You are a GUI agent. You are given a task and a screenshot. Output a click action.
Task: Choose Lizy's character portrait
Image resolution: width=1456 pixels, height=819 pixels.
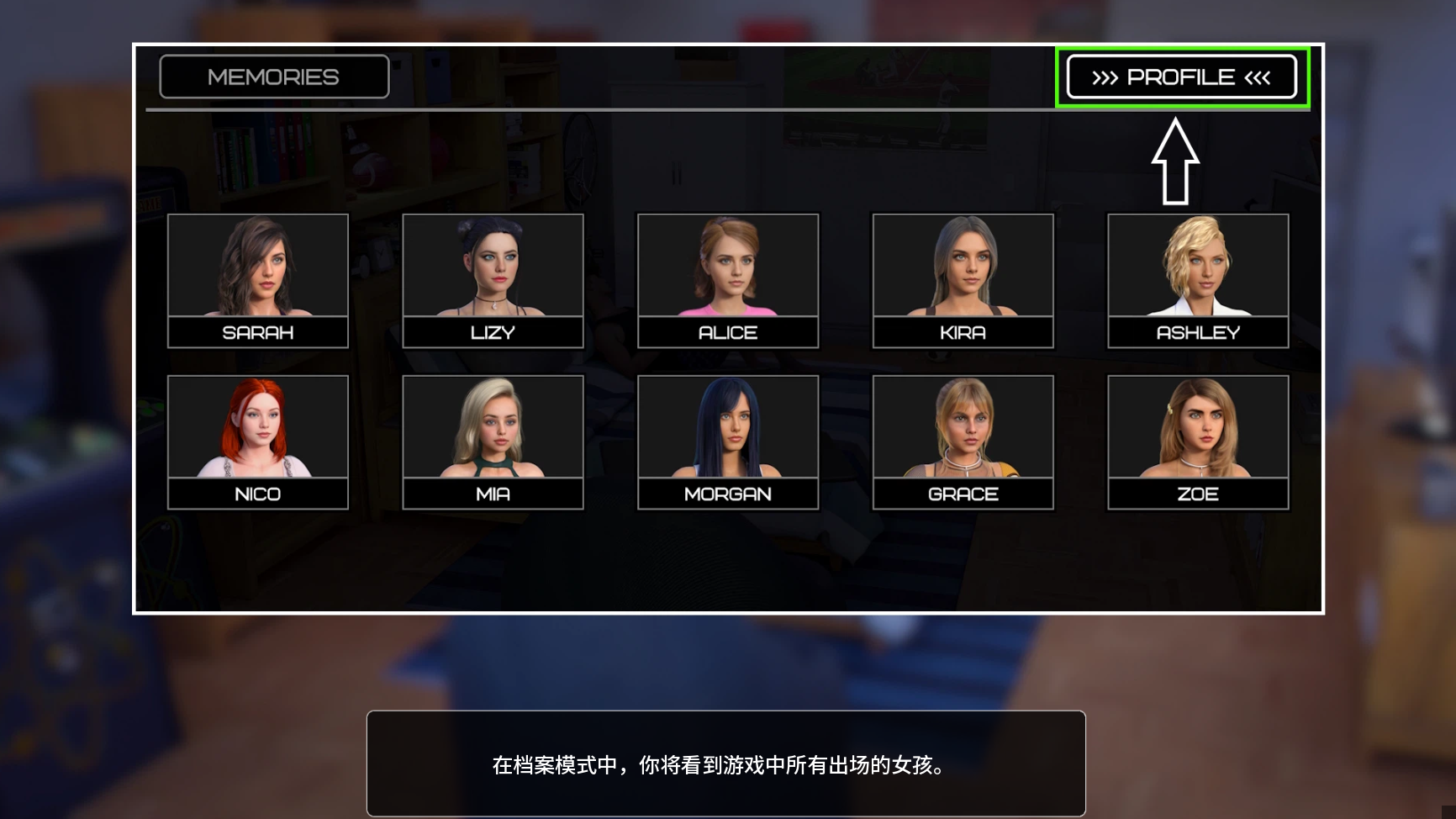[493, 280]
